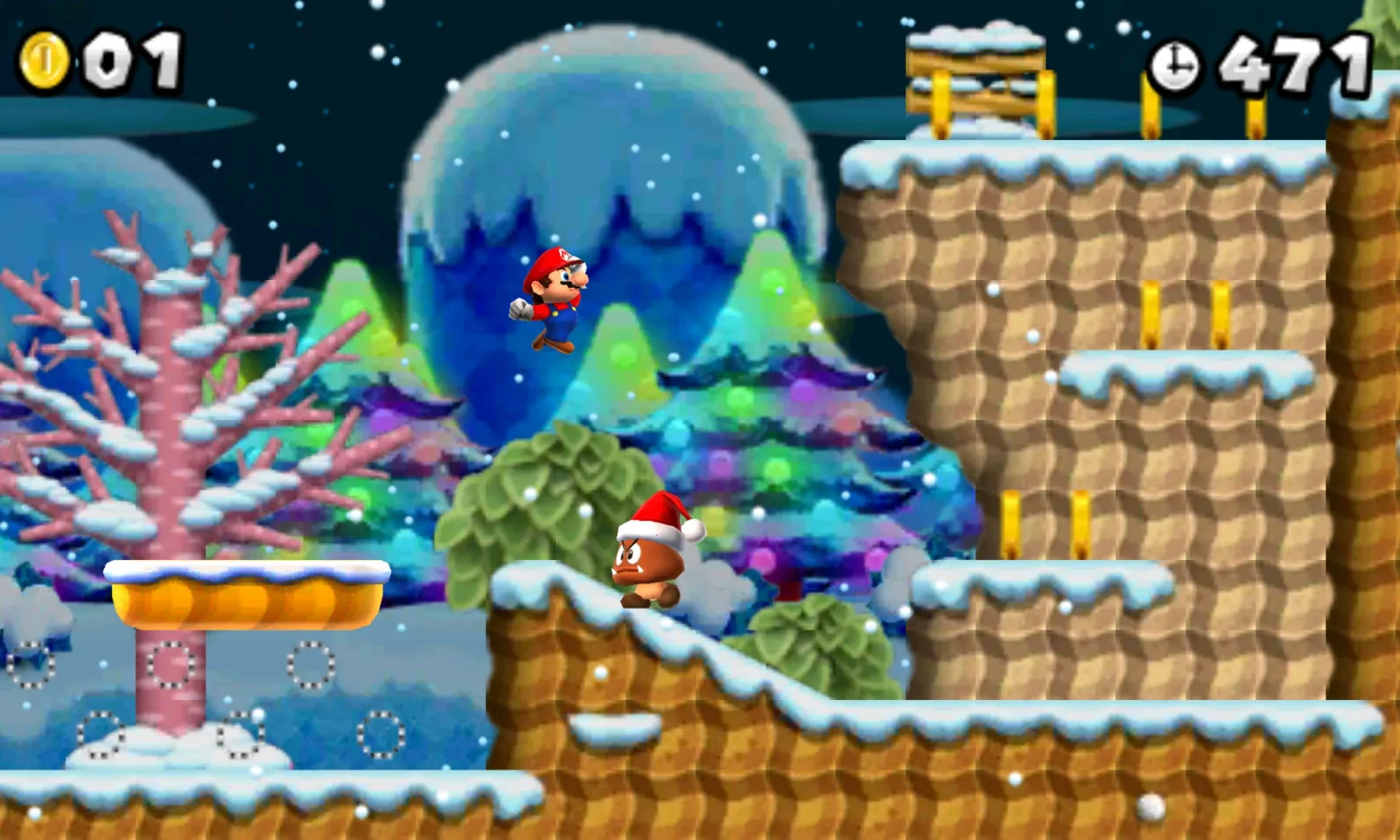Select the coin count reading 01

[x=134, y=64]
